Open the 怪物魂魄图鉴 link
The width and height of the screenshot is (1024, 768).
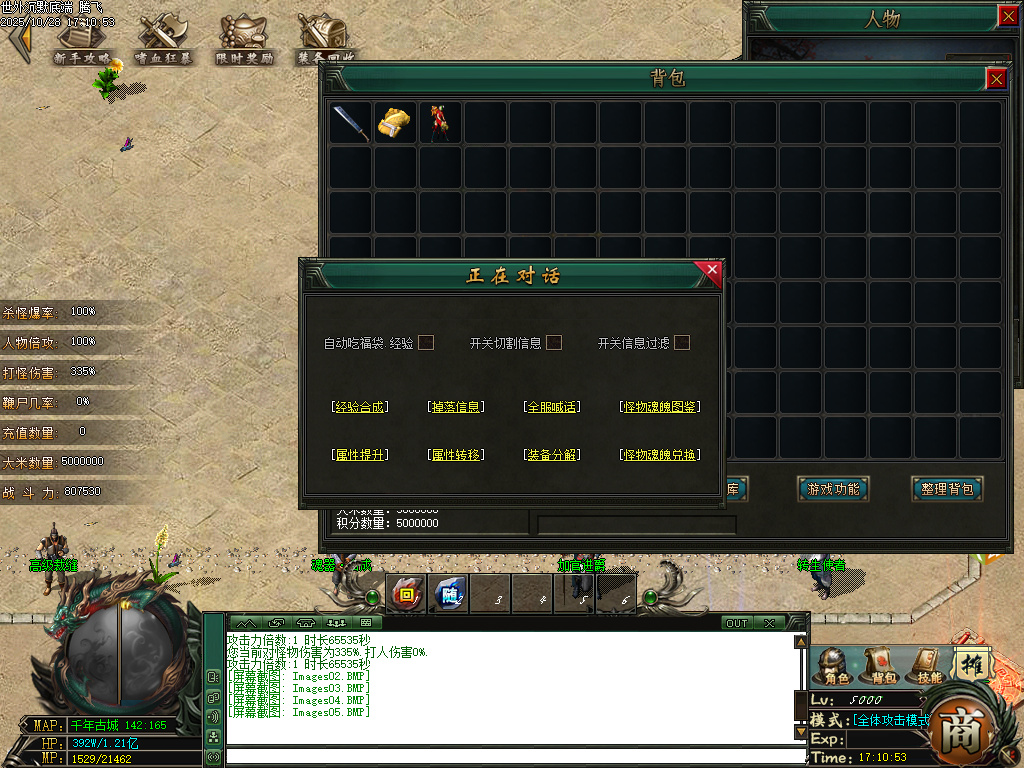(660, 407)
